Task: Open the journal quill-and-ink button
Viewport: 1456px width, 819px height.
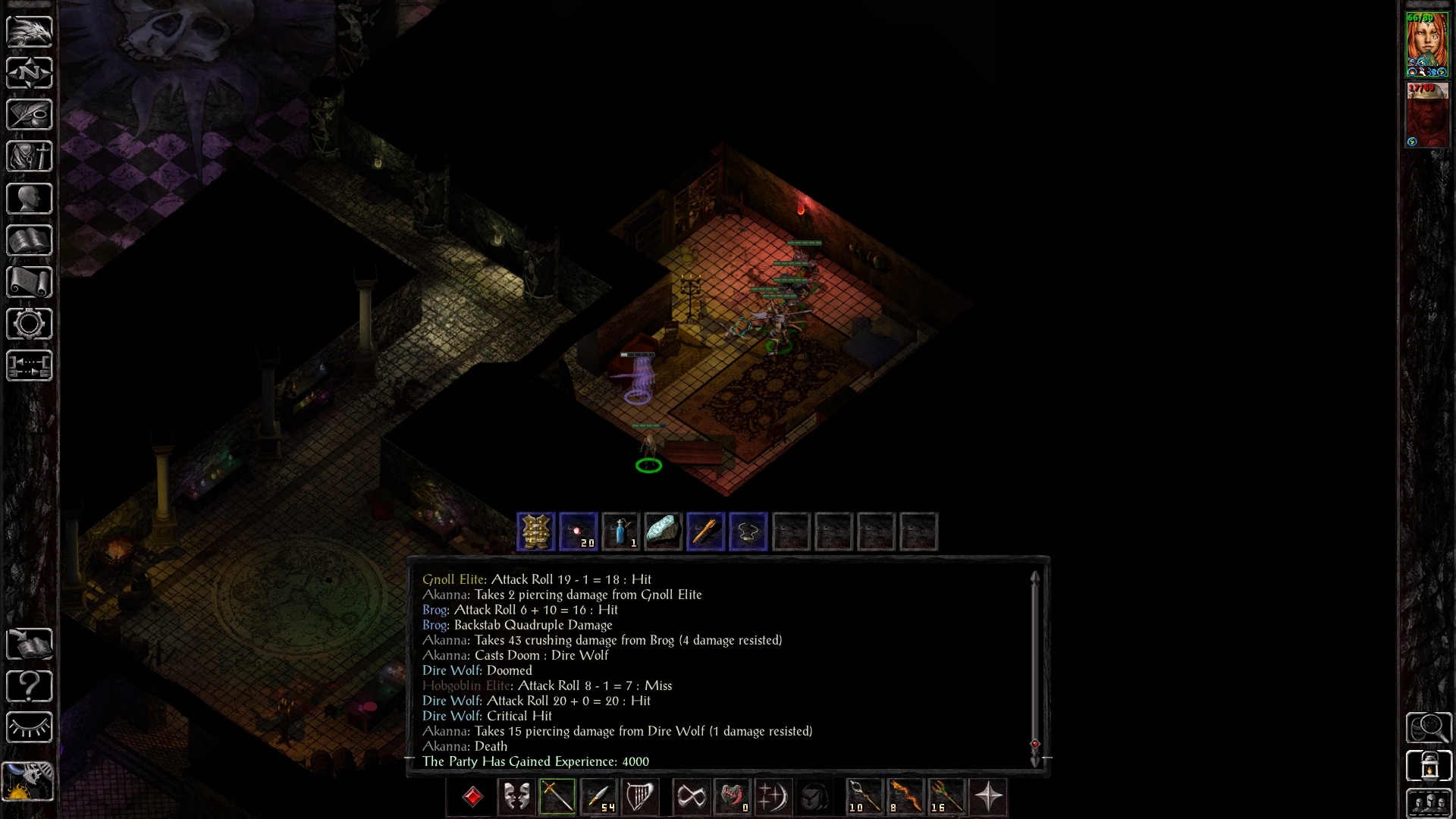Action: [x=30, y=115]
